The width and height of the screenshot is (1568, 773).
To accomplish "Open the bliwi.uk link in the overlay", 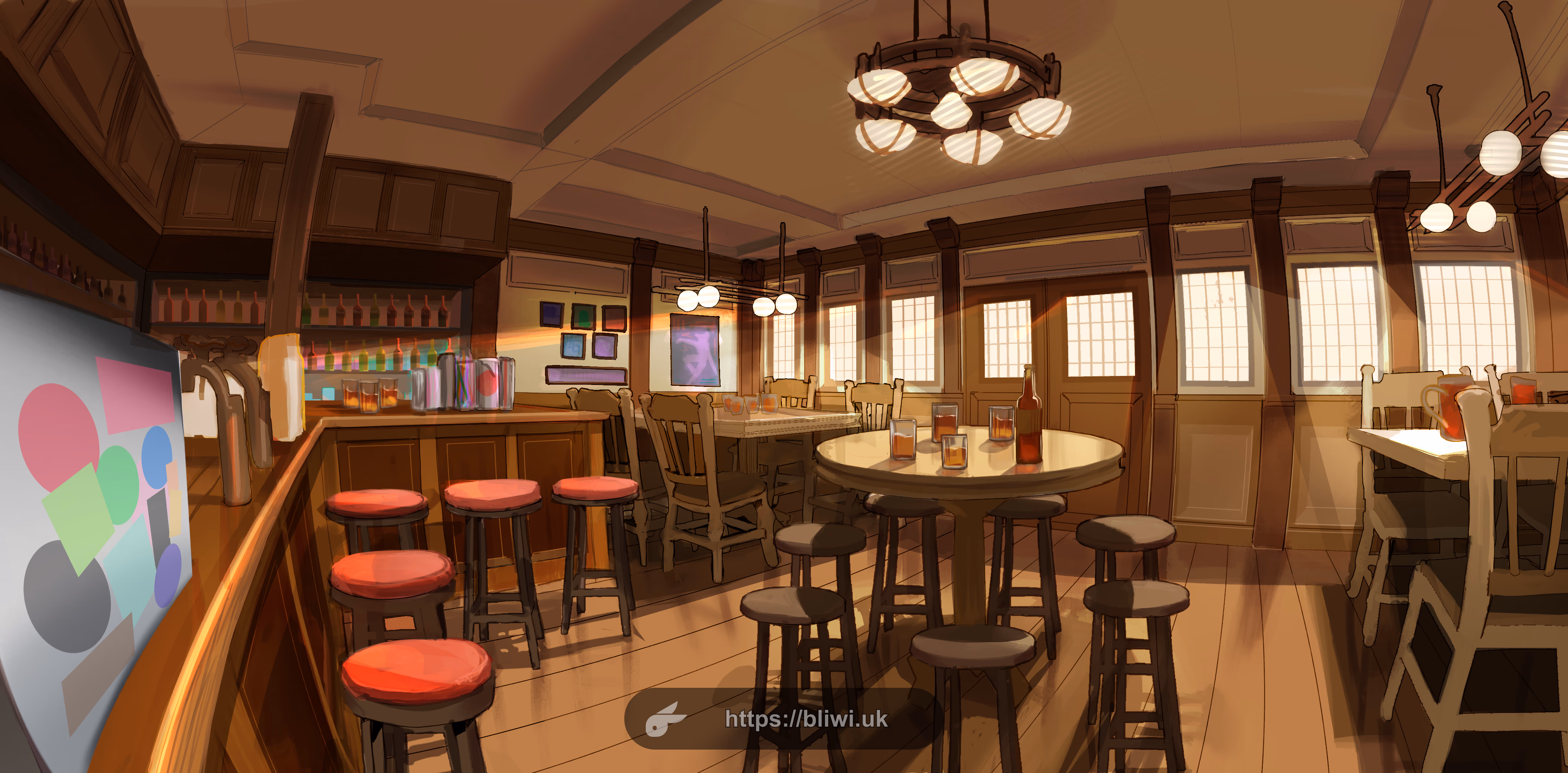I will coord(806,719).
